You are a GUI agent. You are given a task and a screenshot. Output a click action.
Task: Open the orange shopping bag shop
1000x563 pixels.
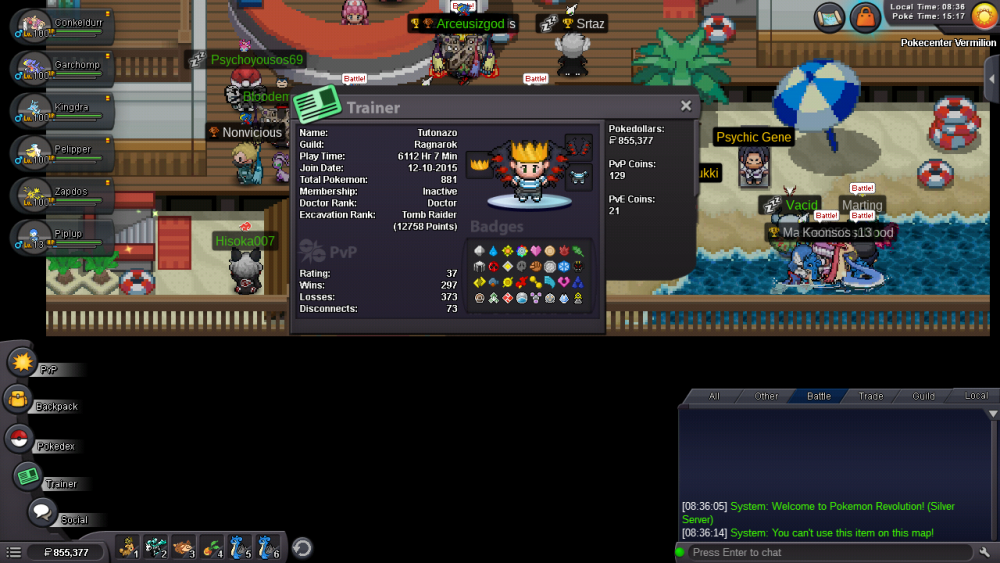865,17
